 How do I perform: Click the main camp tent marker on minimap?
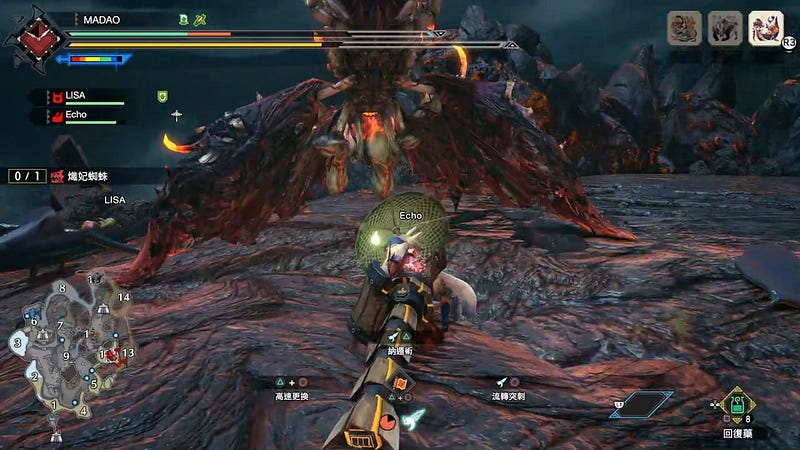pyautogui.click(x=56, y=434)
